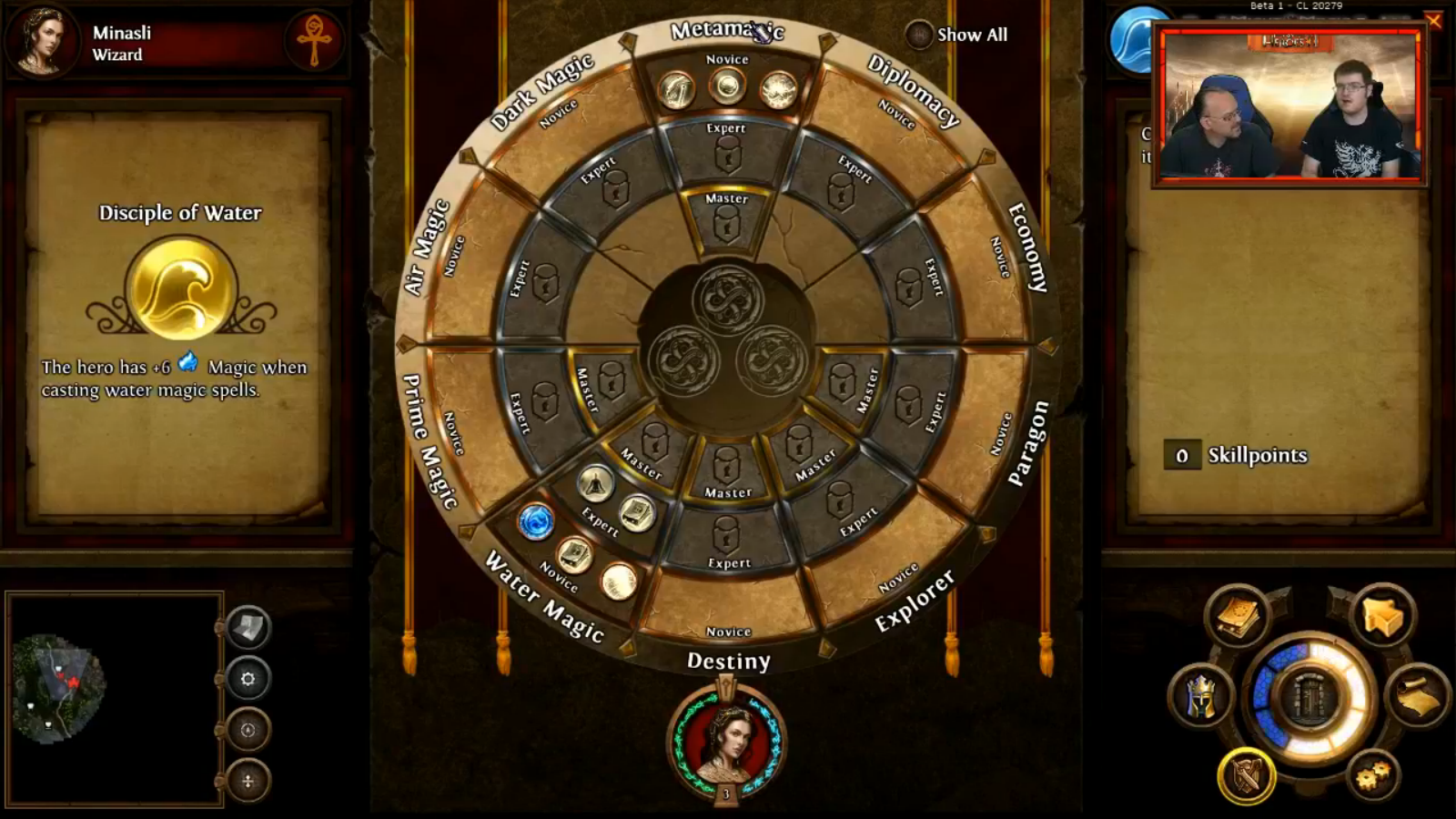Pick the middle Metamagic Novice skill icon
Image resolution: width=1456 pixels, height=819 pixels.
727,87
